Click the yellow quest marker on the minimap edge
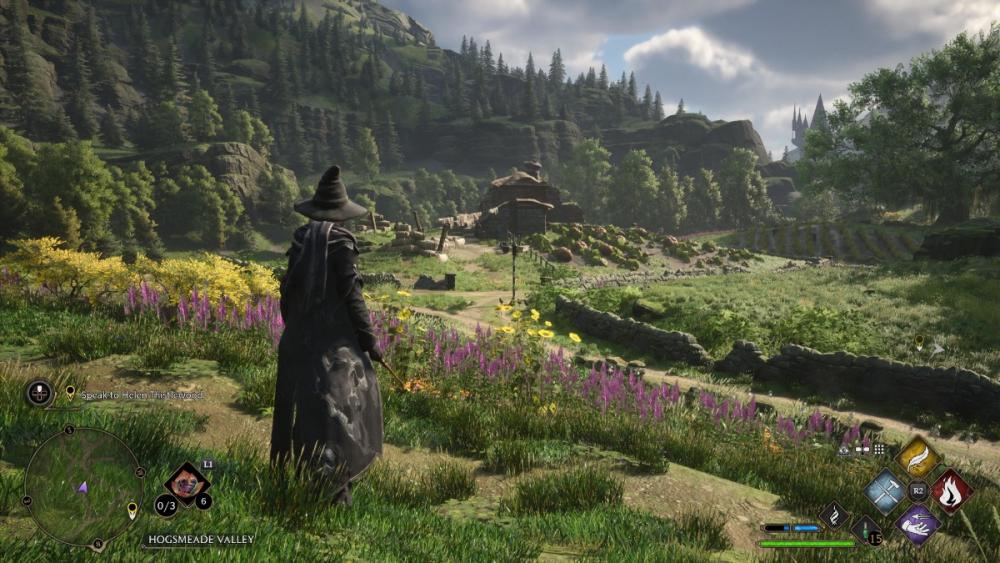Image resolution: width=1000 pixels, height=563 pixels. [132, 510]
